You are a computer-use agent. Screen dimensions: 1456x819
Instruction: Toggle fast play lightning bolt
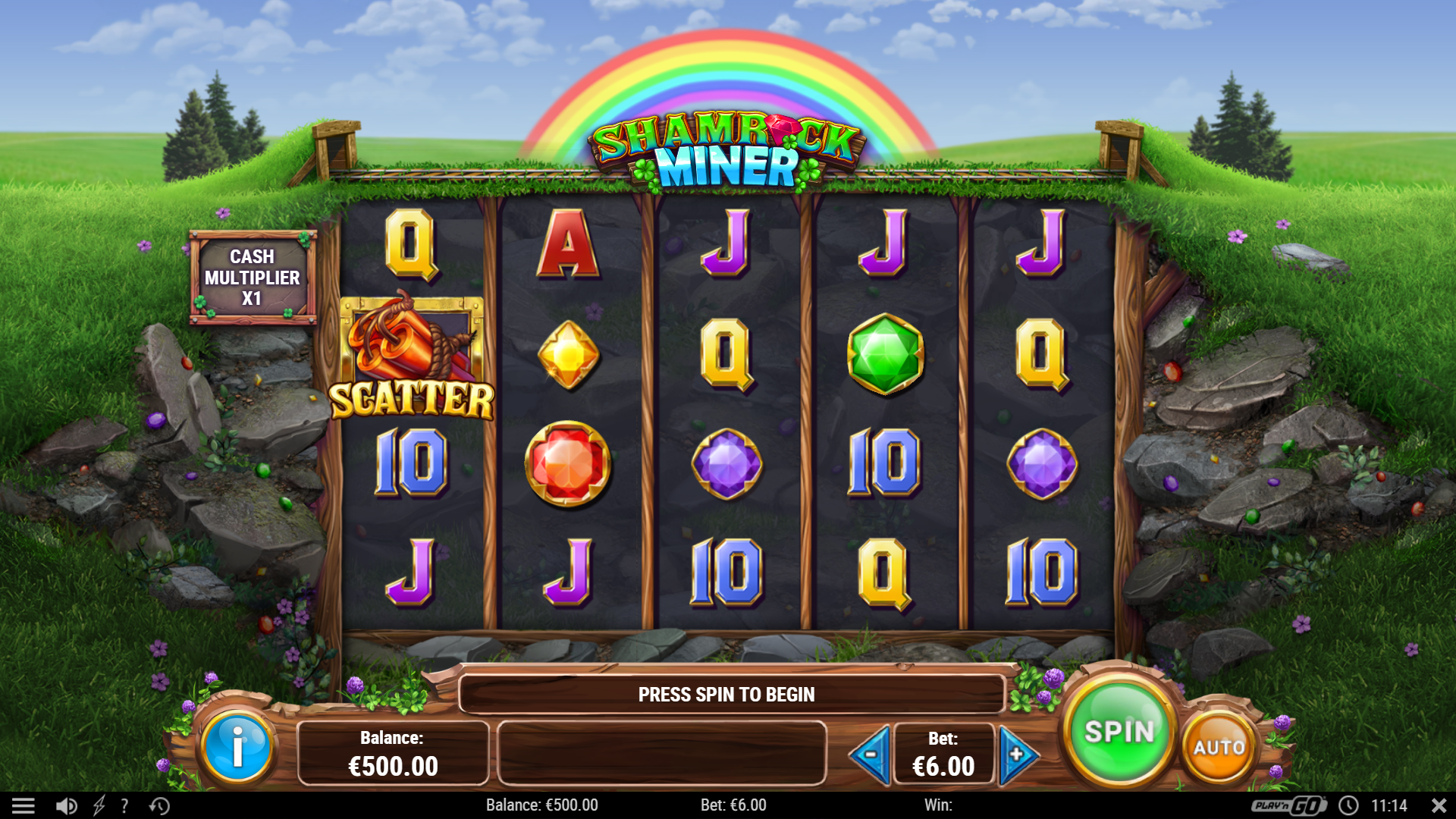[x=99, y=805]
